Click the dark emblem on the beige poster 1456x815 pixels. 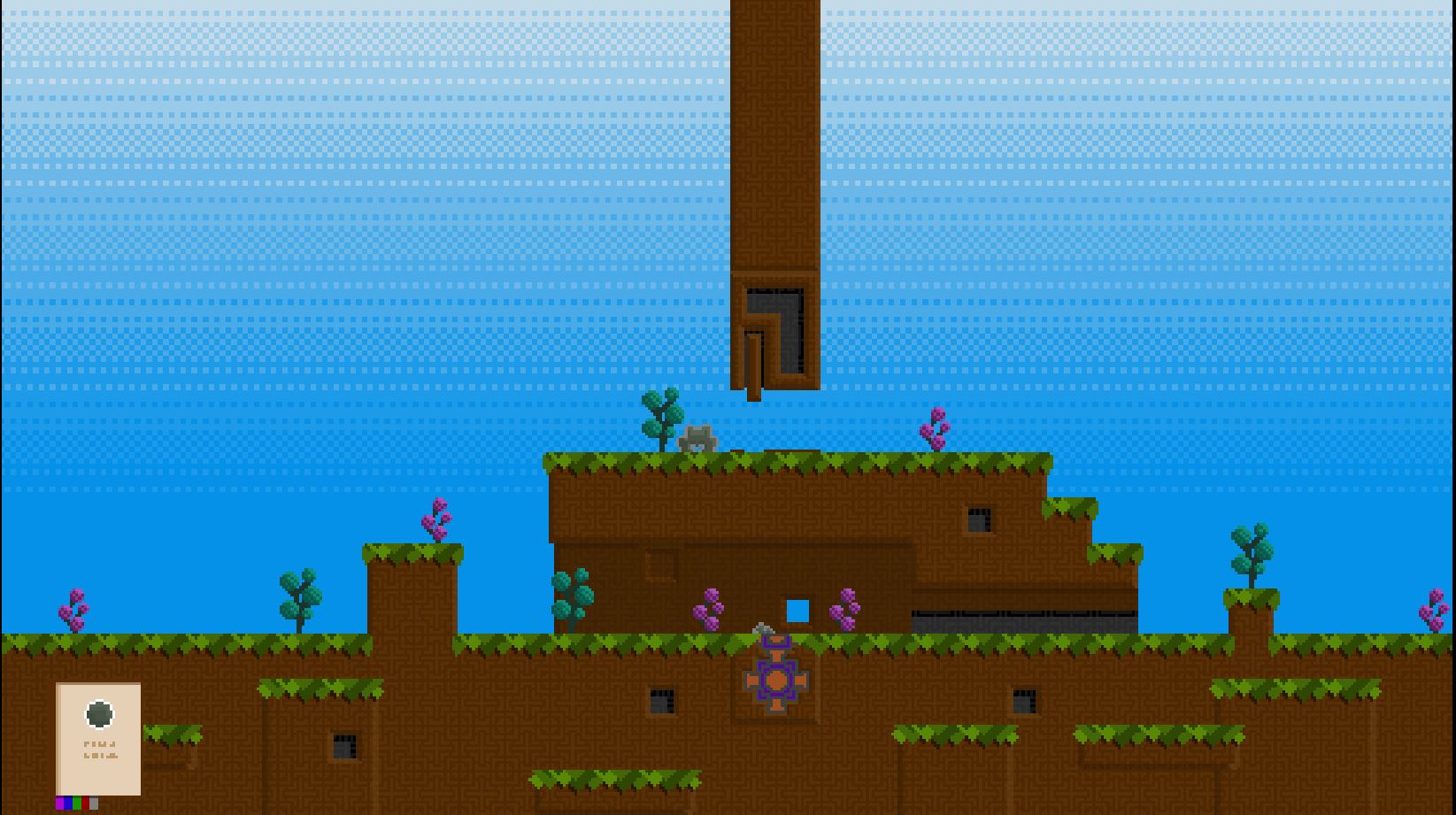99,712
